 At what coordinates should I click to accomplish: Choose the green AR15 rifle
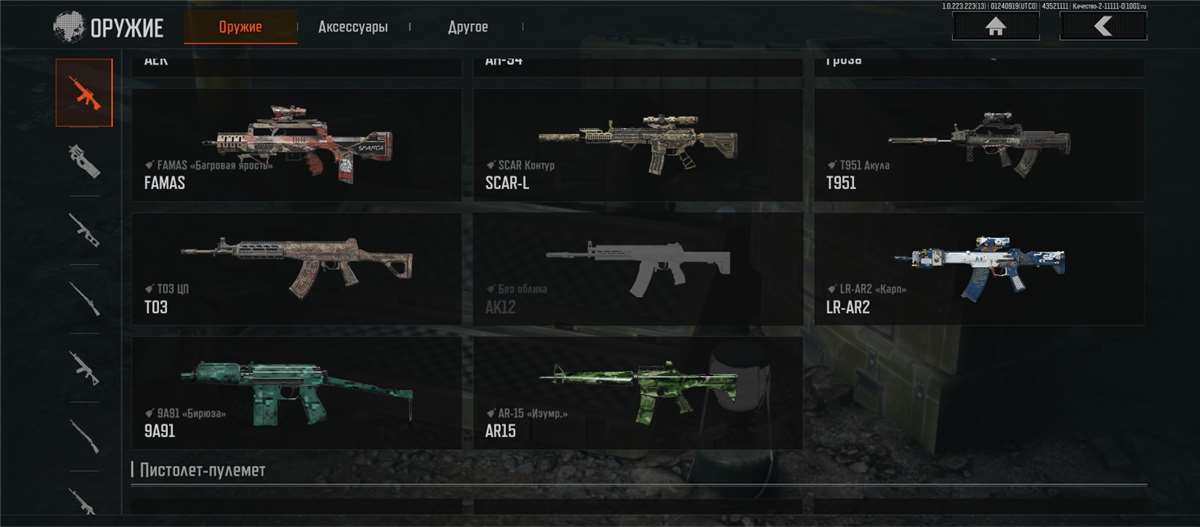click(x=637, y=392)
